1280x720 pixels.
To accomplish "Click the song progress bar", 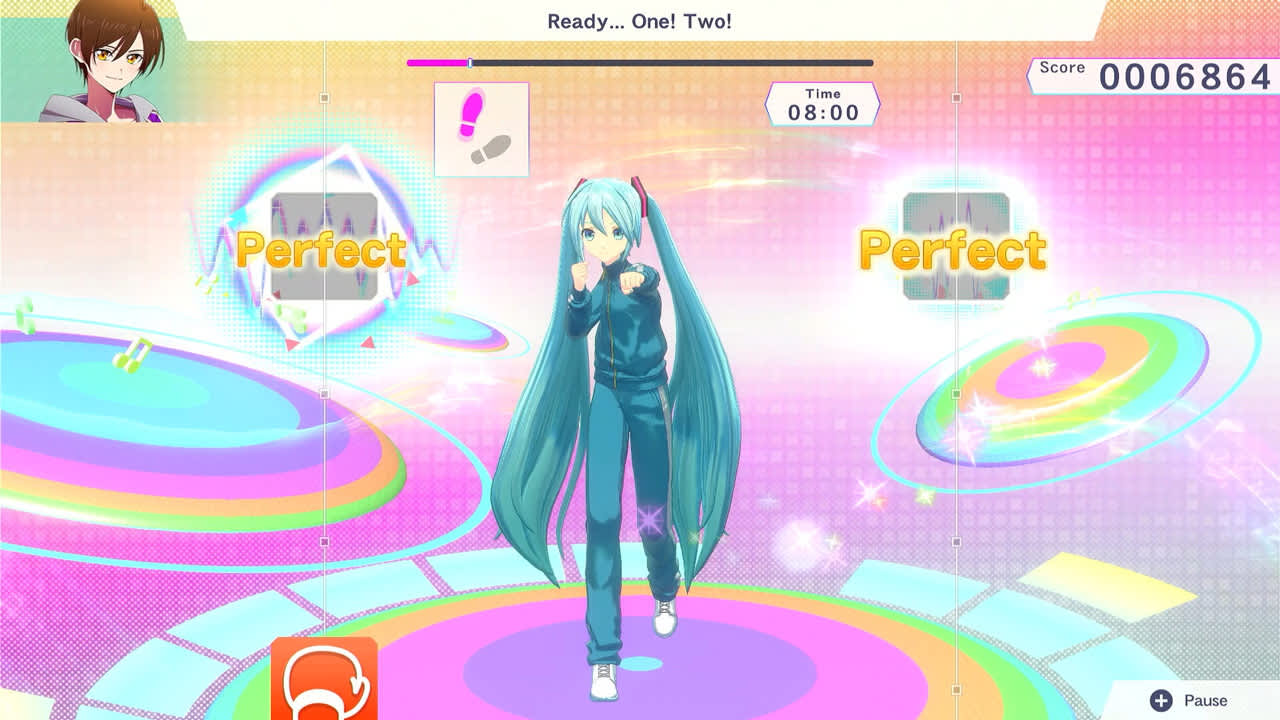I will click(x=640, y=62).
